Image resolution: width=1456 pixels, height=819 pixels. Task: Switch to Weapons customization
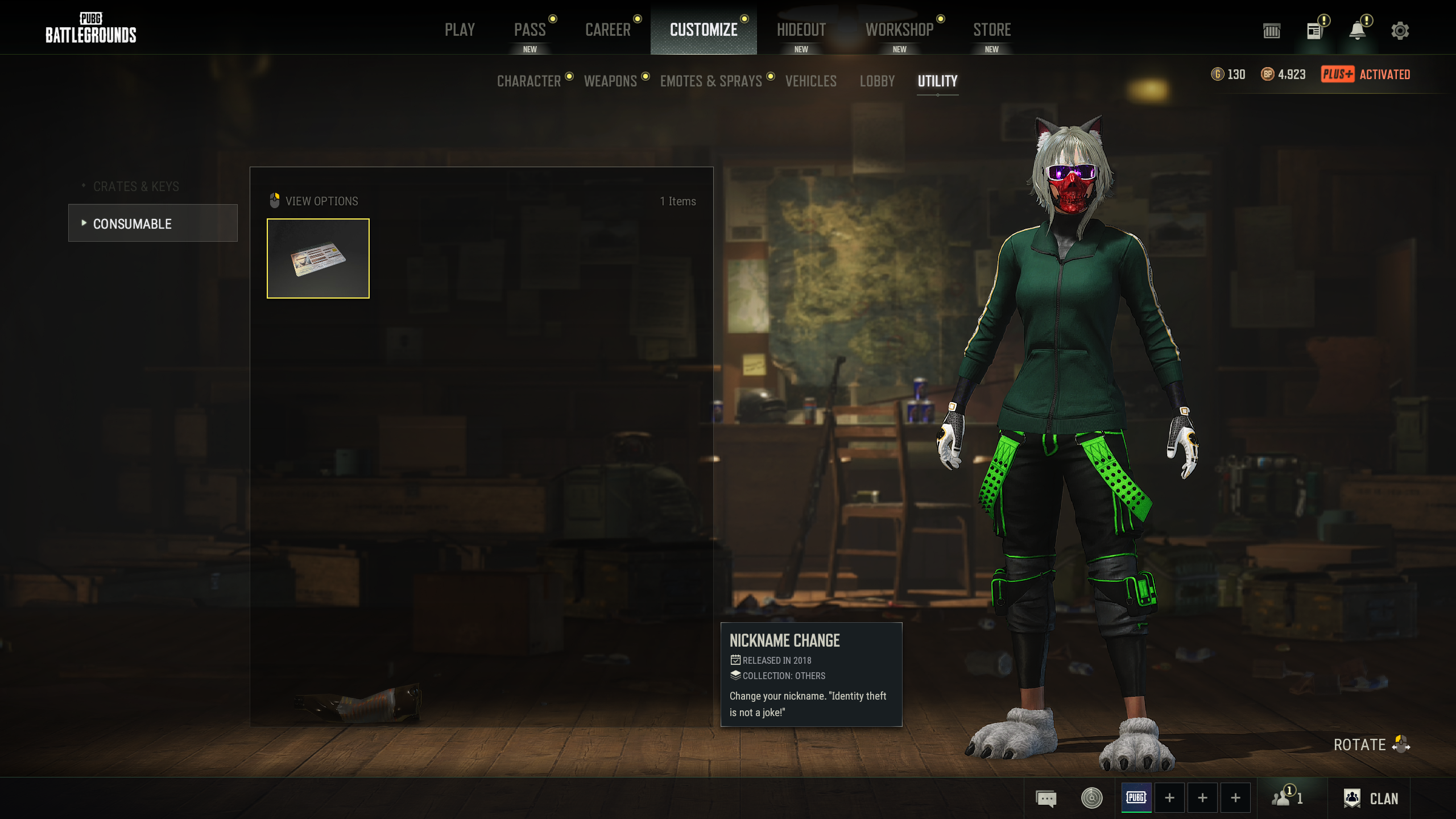[610, 81]
